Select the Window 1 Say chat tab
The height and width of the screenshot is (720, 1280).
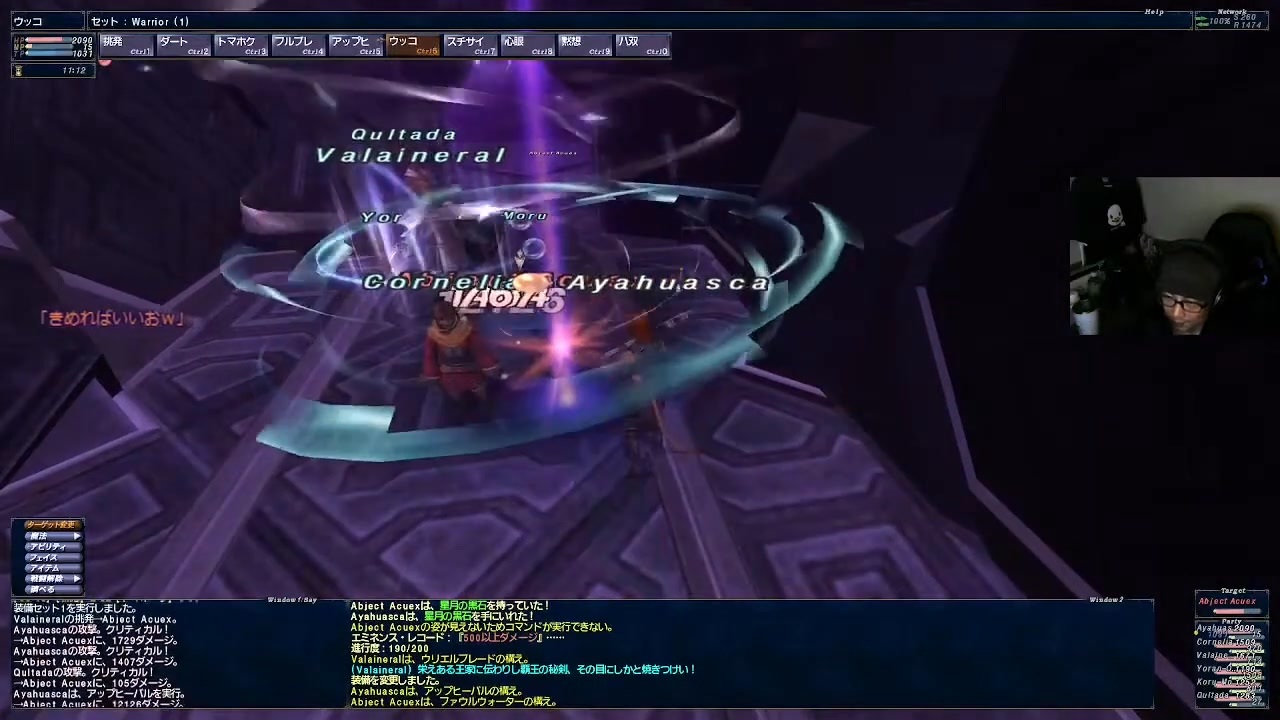(x=291, y=599)
